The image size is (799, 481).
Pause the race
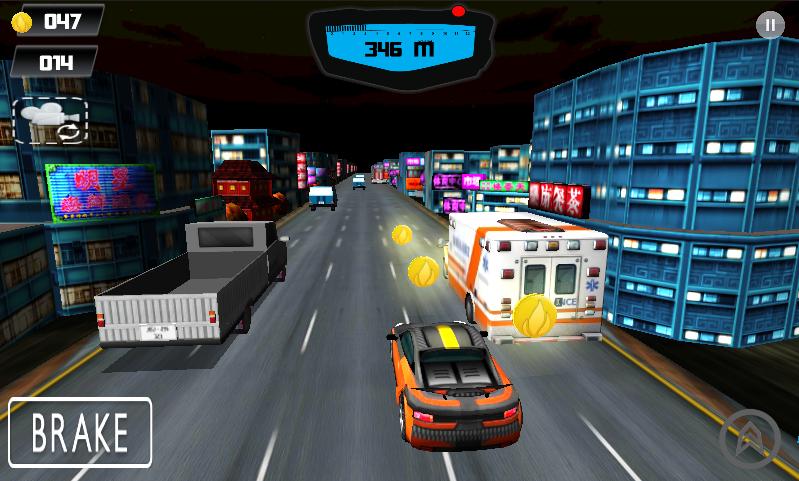(x=769, y=25)
